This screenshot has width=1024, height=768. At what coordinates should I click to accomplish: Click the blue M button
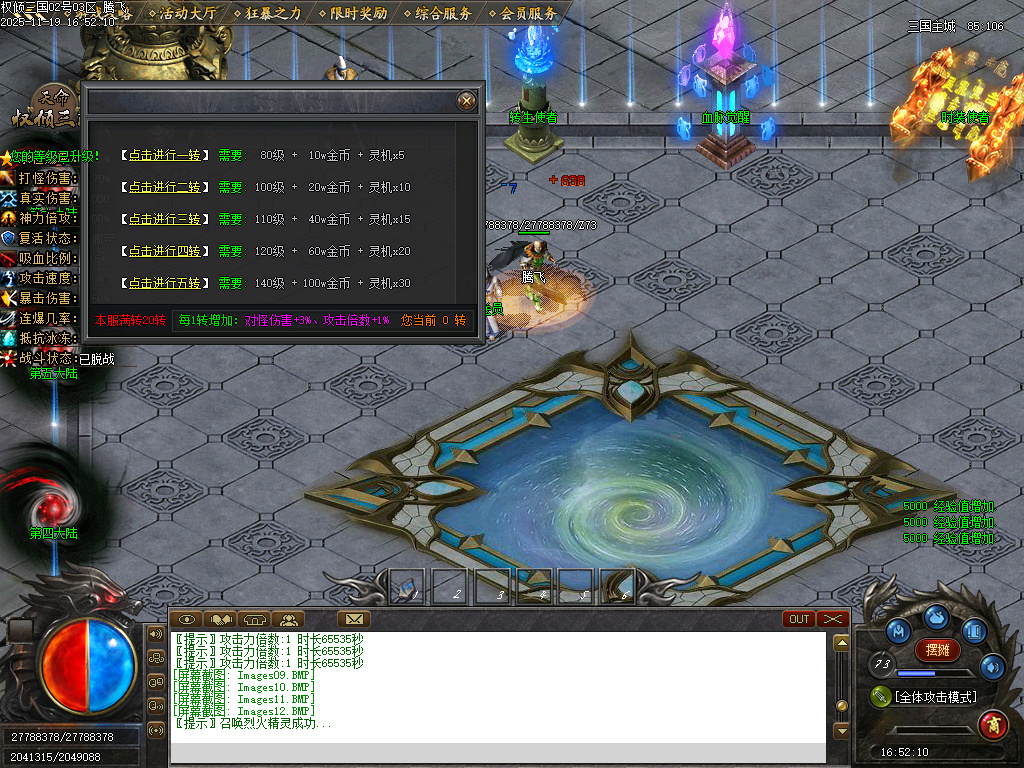tap(899, 631)
